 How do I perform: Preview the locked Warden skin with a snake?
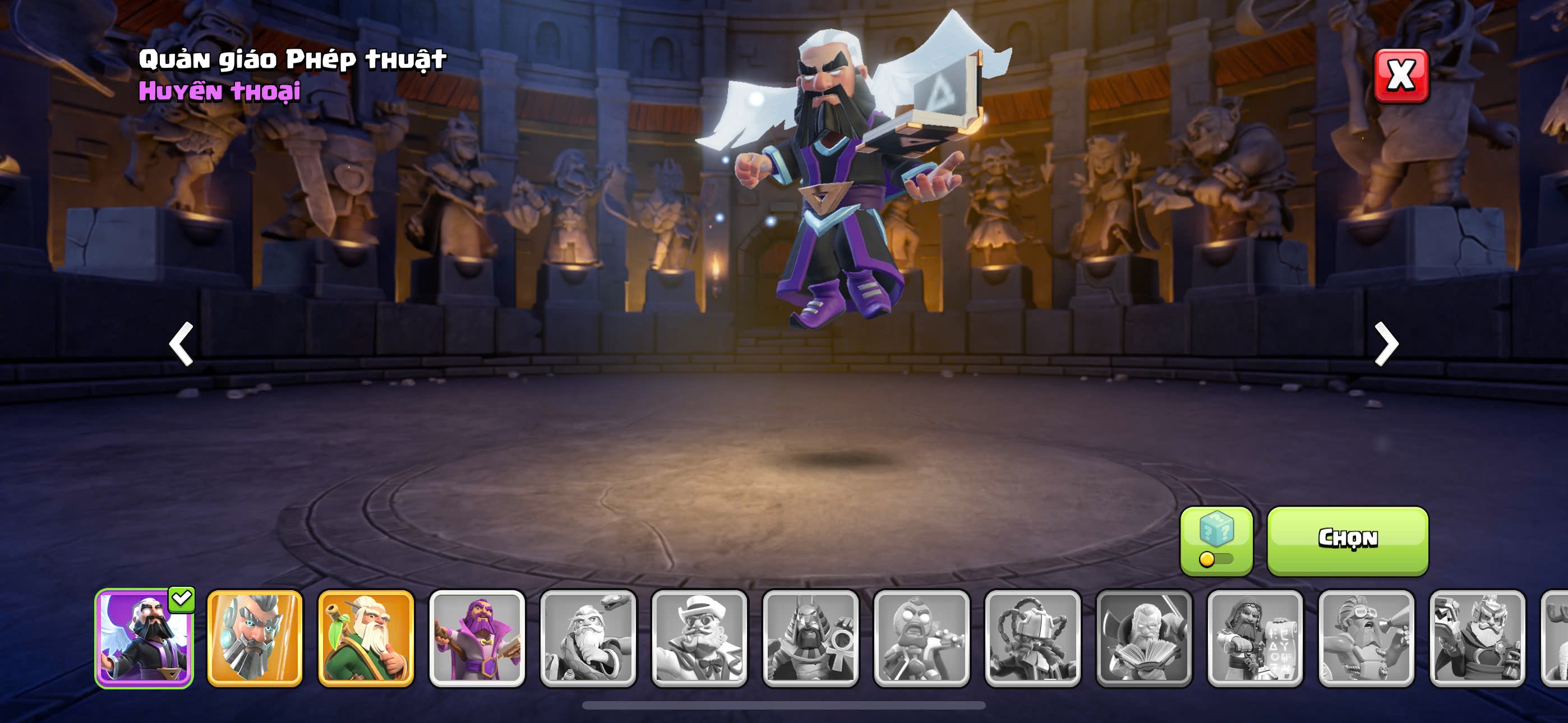click(588, 638)
